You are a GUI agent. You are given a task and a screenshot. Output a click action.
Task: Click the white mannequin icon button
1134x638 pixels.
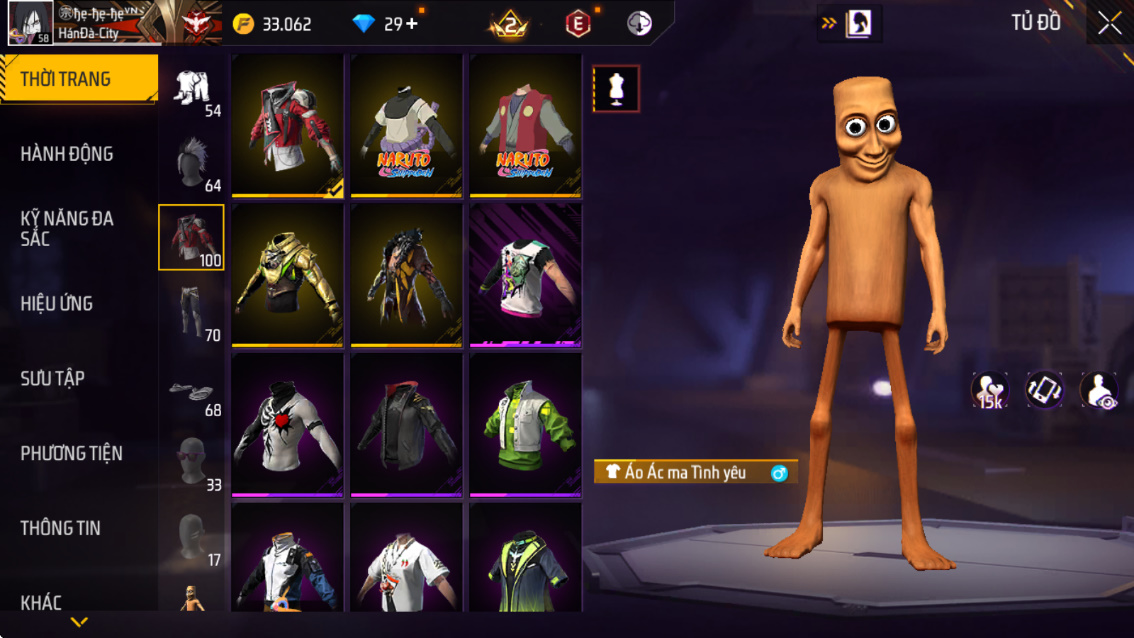(x=616, y=89)
